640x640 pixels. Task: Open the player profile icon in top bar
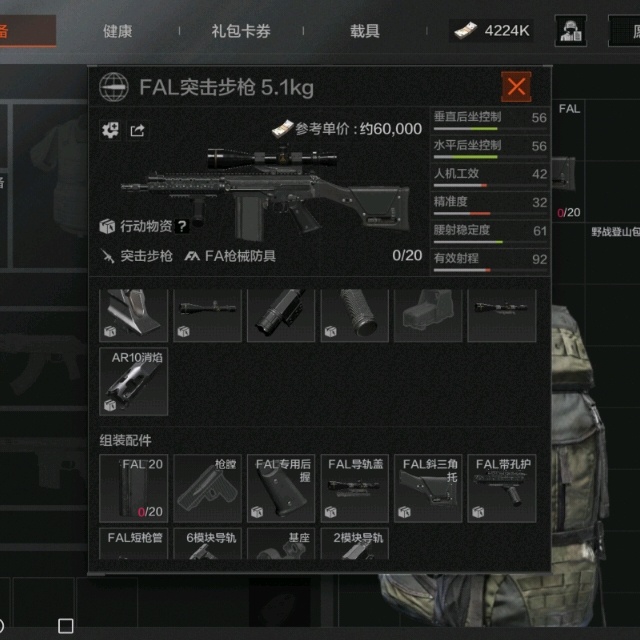(571, 31)
